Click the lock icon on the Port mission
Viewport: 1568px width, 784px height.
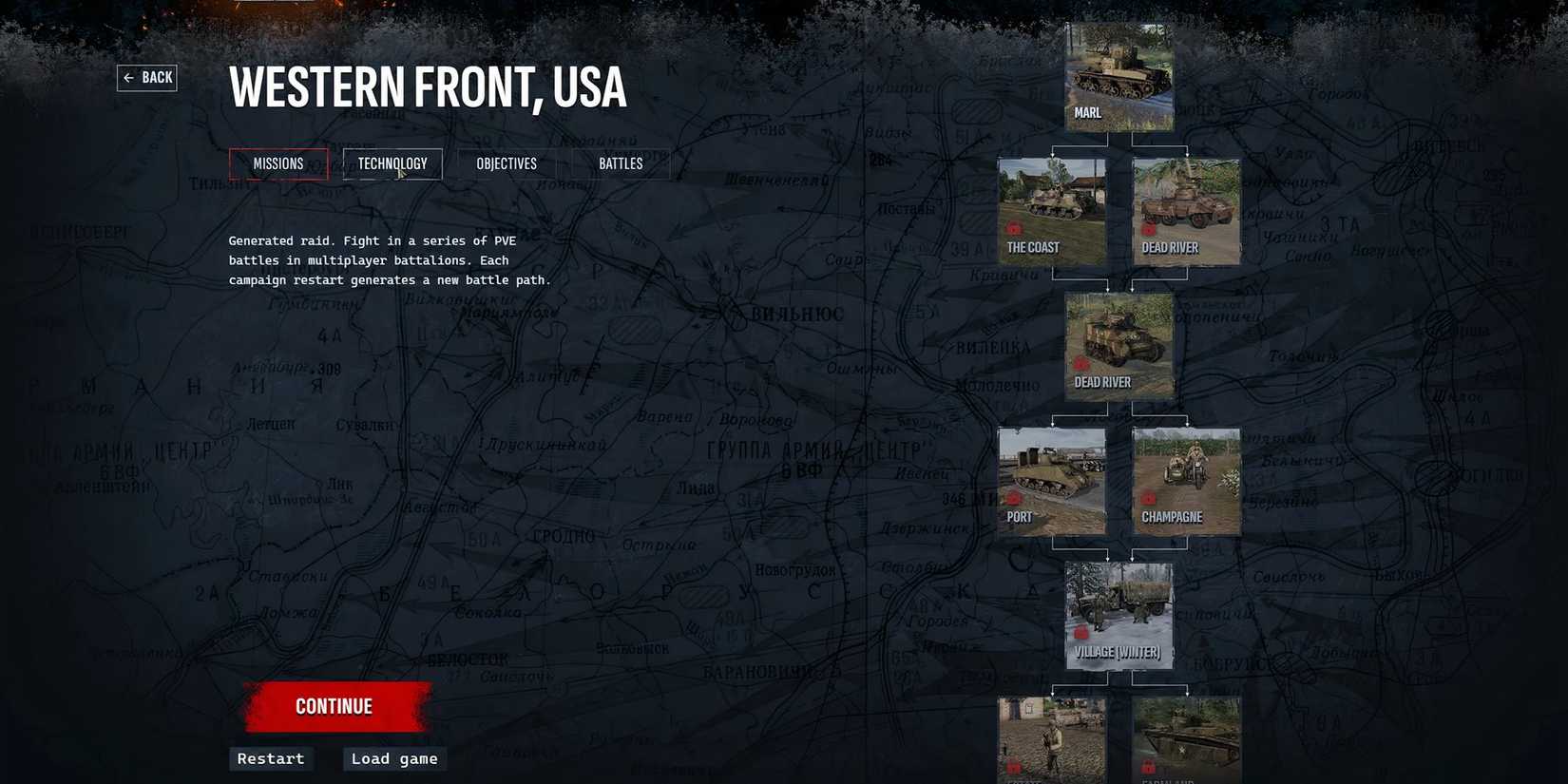(x=1013, y=498)
